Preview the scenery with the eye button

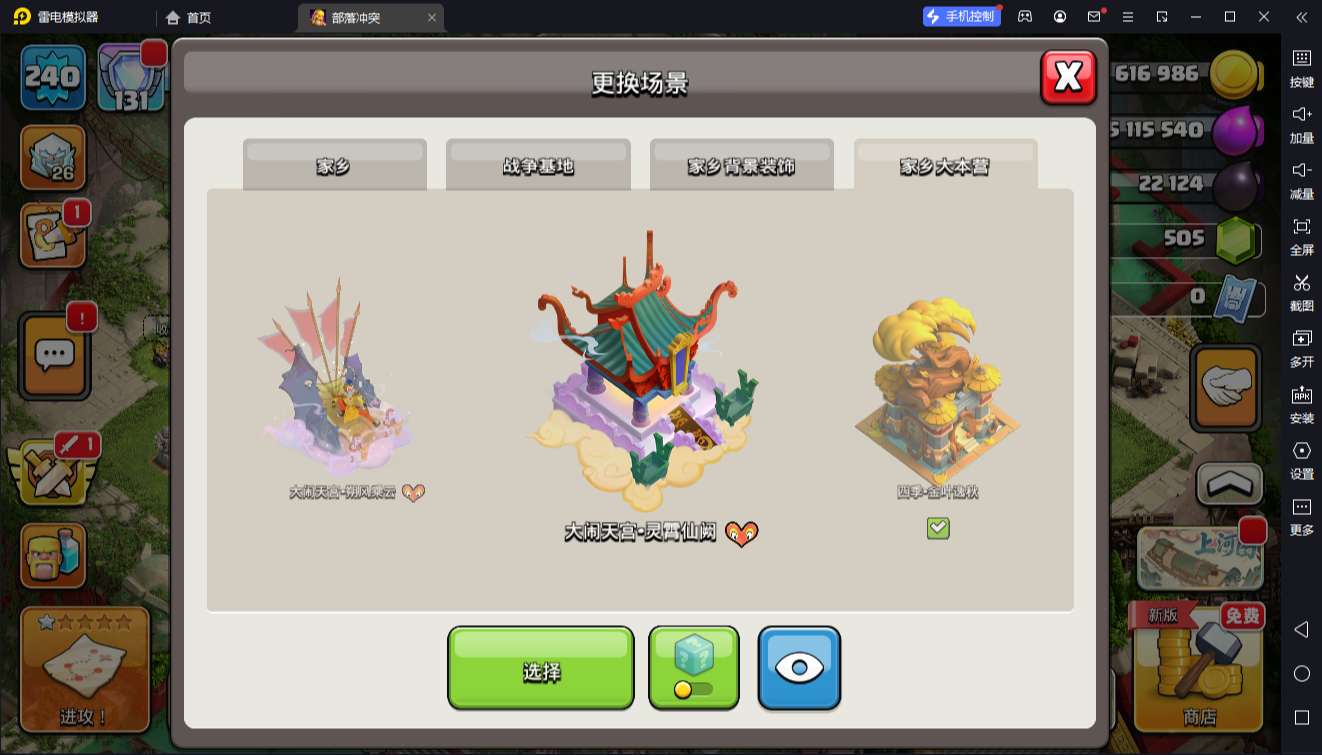[x=799, y=668]
